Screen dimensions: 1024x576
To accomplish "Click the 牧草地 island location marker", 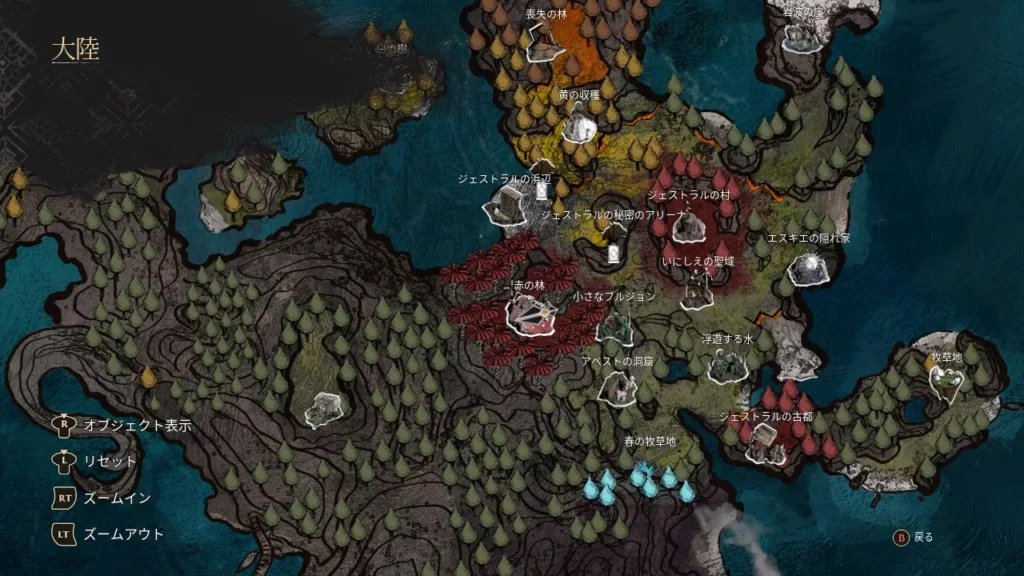I will [944, 380].
